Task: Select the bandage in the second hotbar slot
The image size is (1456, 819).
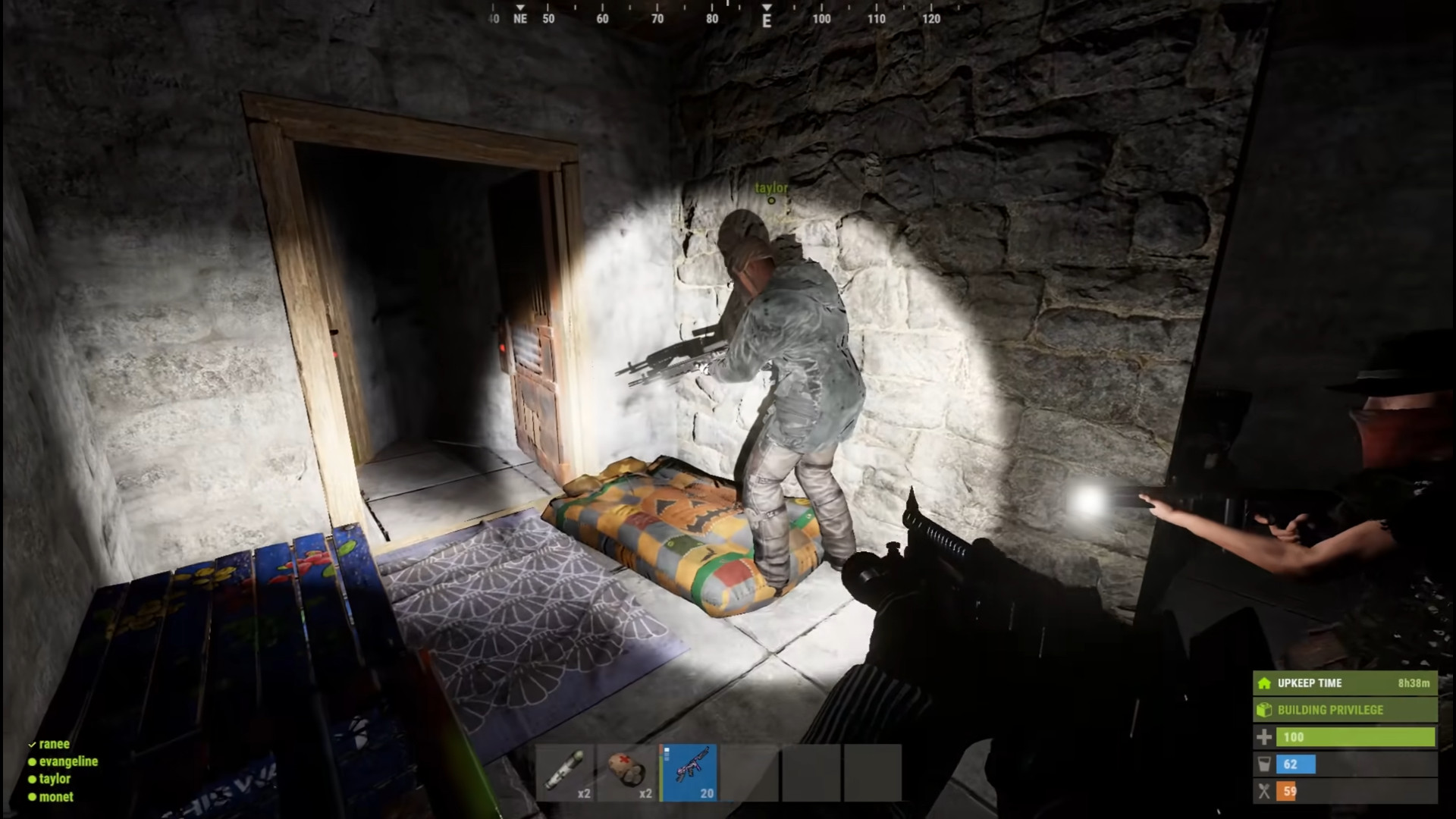Action: tap(627, 772)
